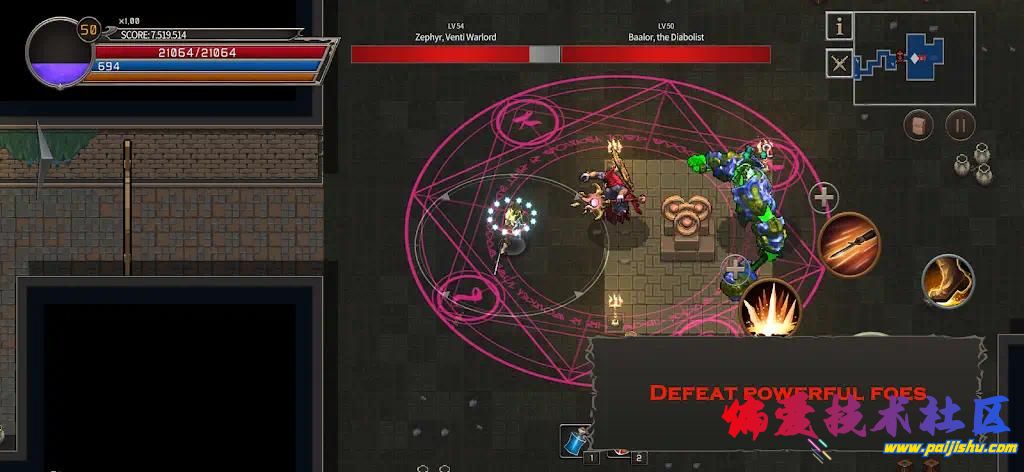Expand the dungeon minimap
The width and height of the screenshot is (1024, 472).
(x=914, y=58)
